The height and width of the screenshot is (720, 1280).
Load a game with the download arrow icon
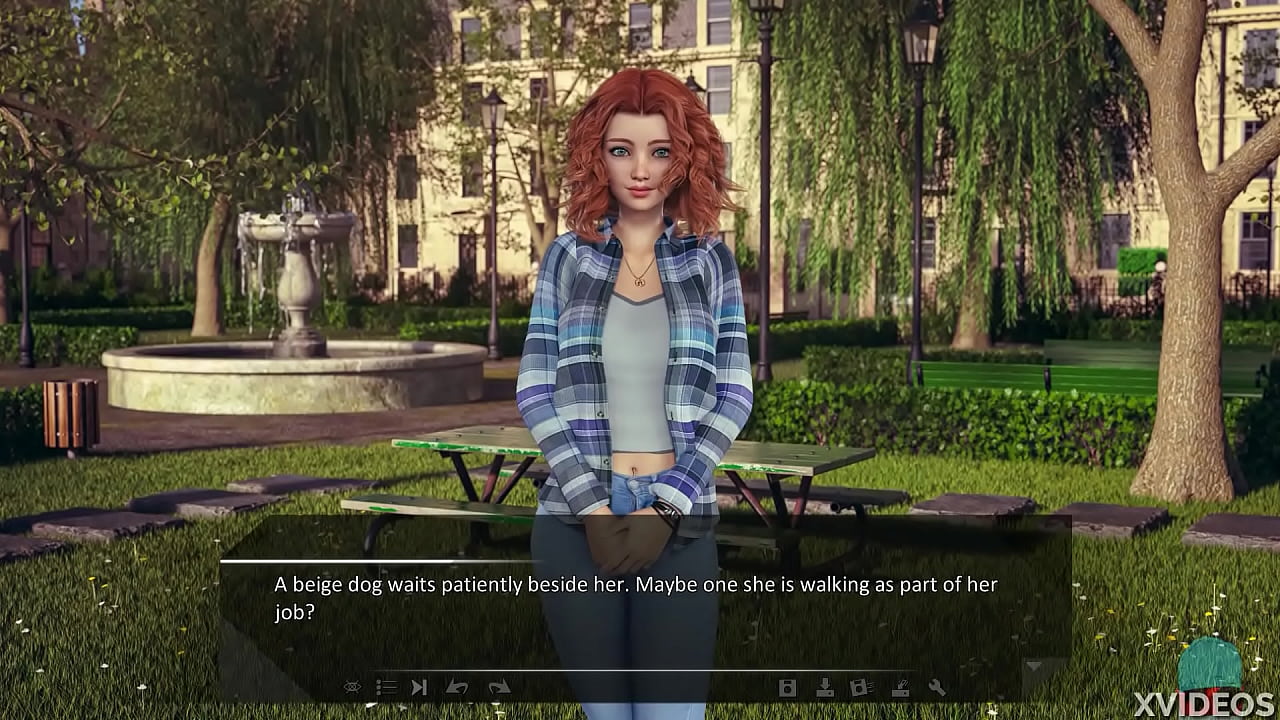coord(825,687)
